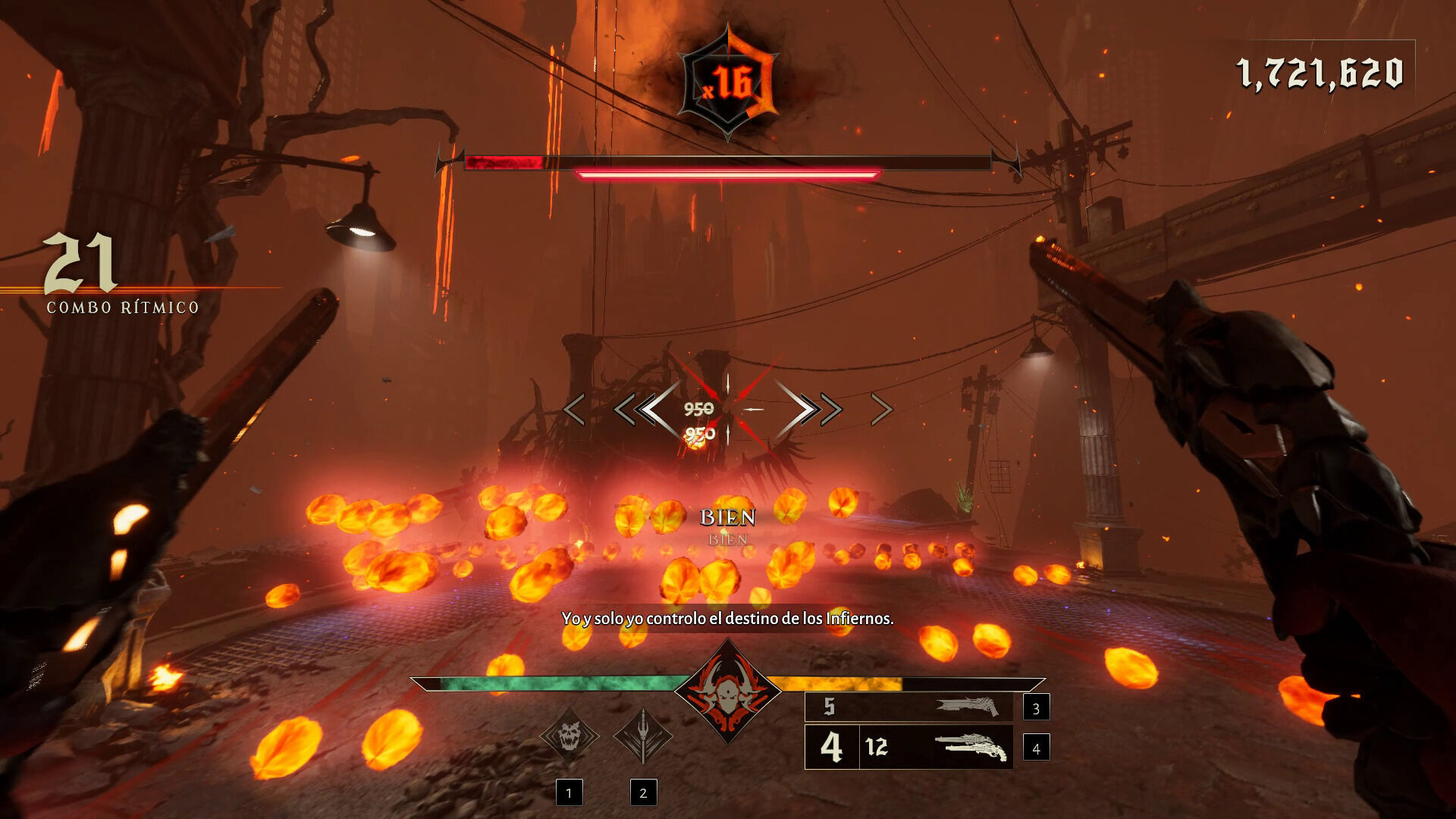
Task: Click the central red skull emblem
Action: (x=728, y=692)
